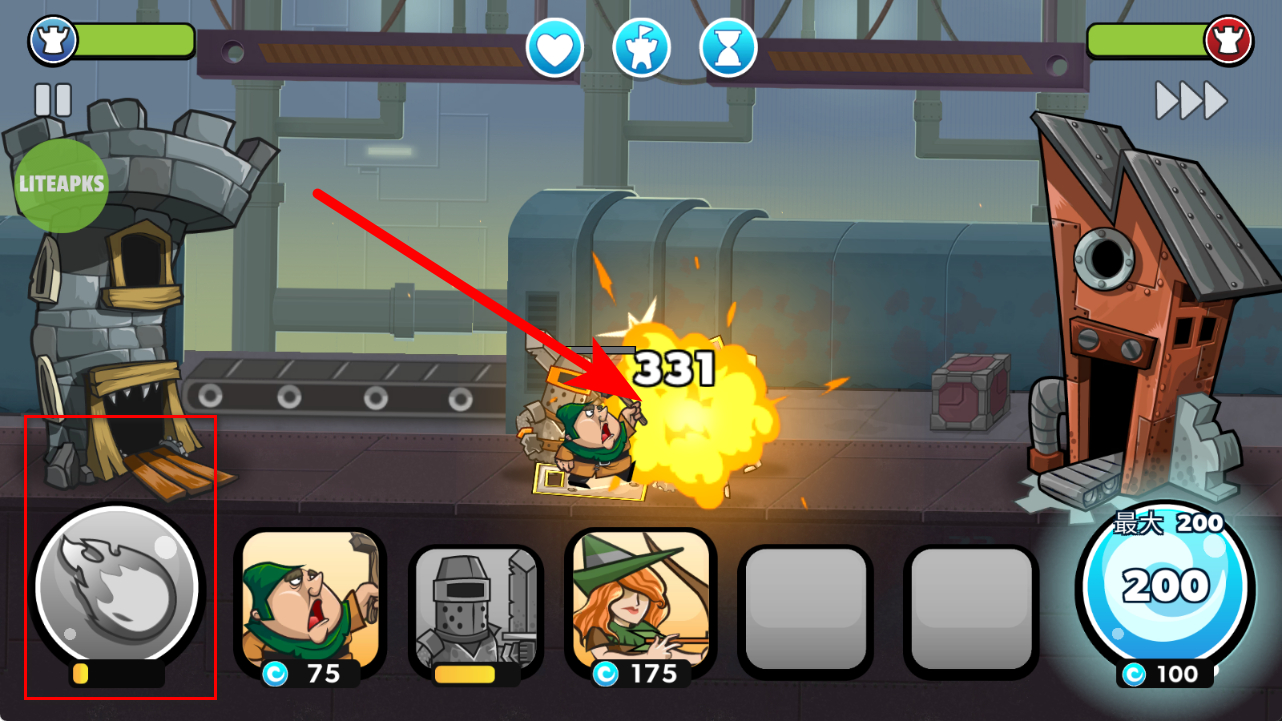Deploy the red-haired archer for 175
The image size is (1282, 721).
click(x=641, y=600)
